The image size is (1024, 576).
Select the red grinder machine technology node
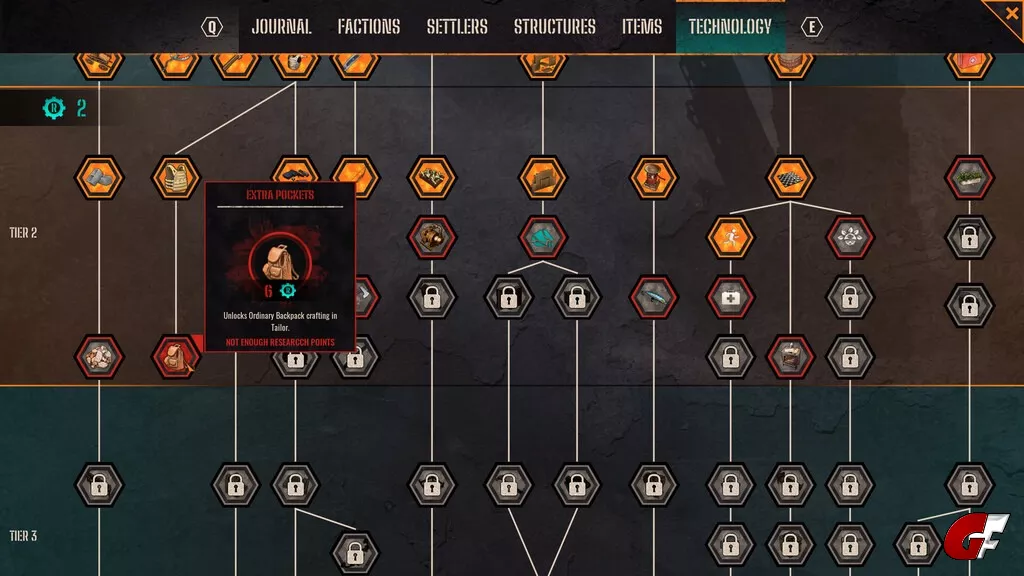[x=653, y=177]
